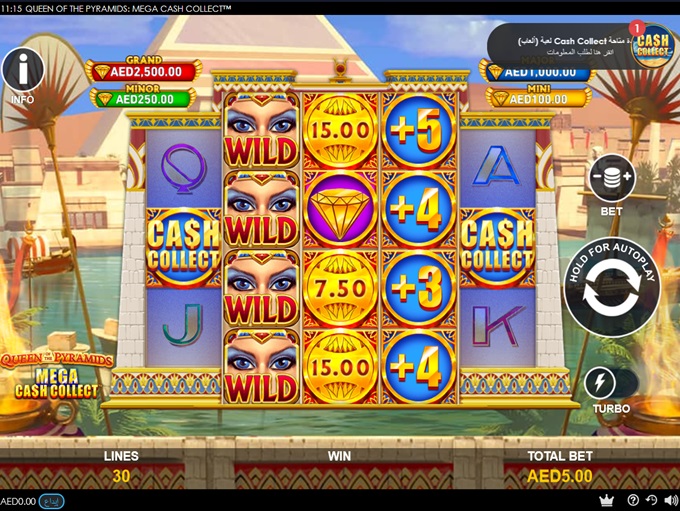Open help via the question mark icon
Image resolution: width=680 pixels, height=511 pixels.
pos(633,500)
